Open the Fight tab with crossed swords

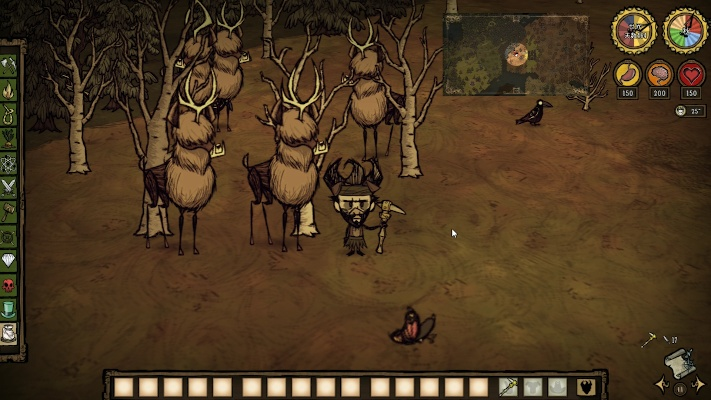tap(11, 185)
